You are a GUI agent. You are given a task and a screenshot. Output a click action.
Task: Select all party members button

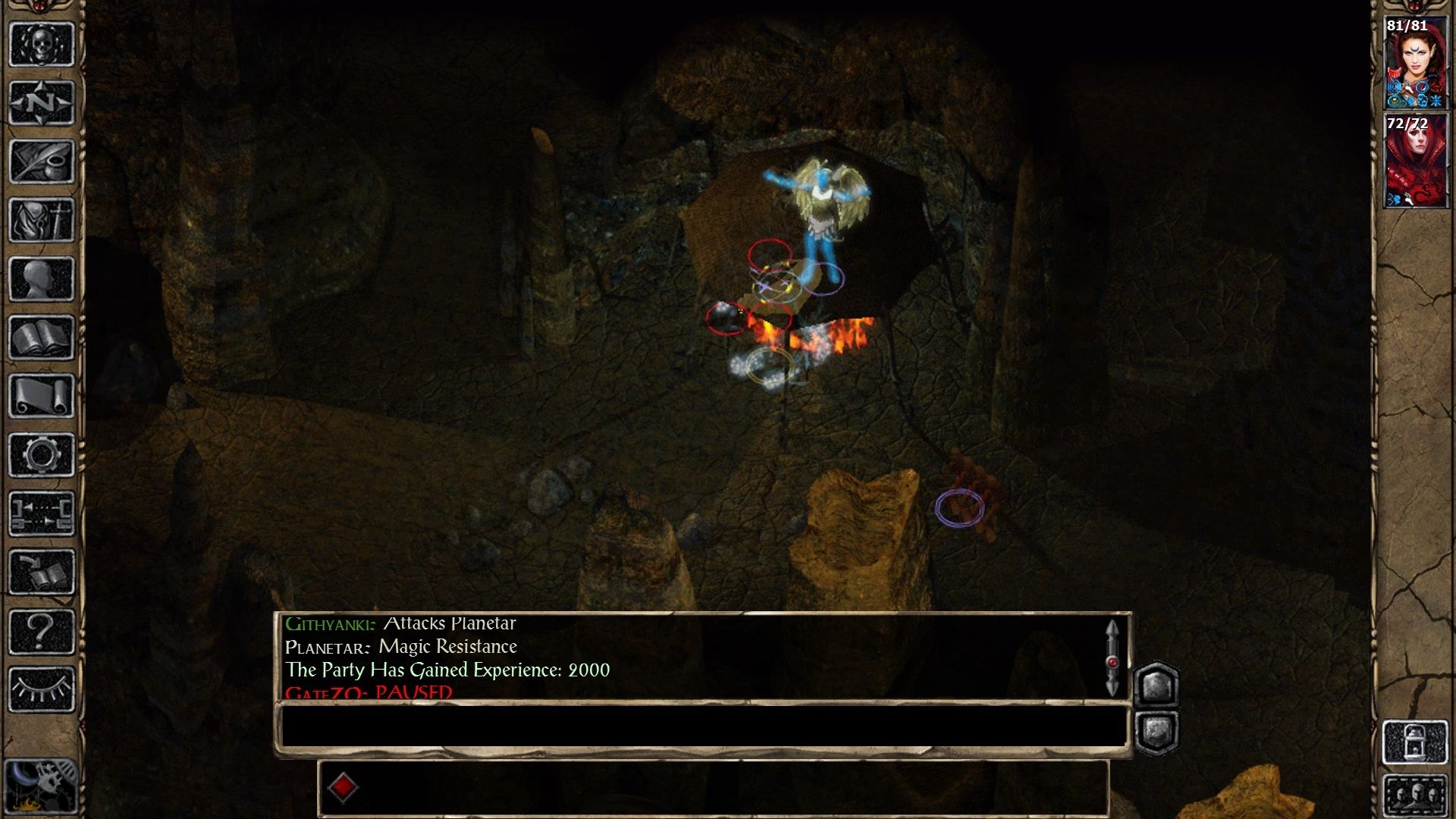click(1415, 795)
